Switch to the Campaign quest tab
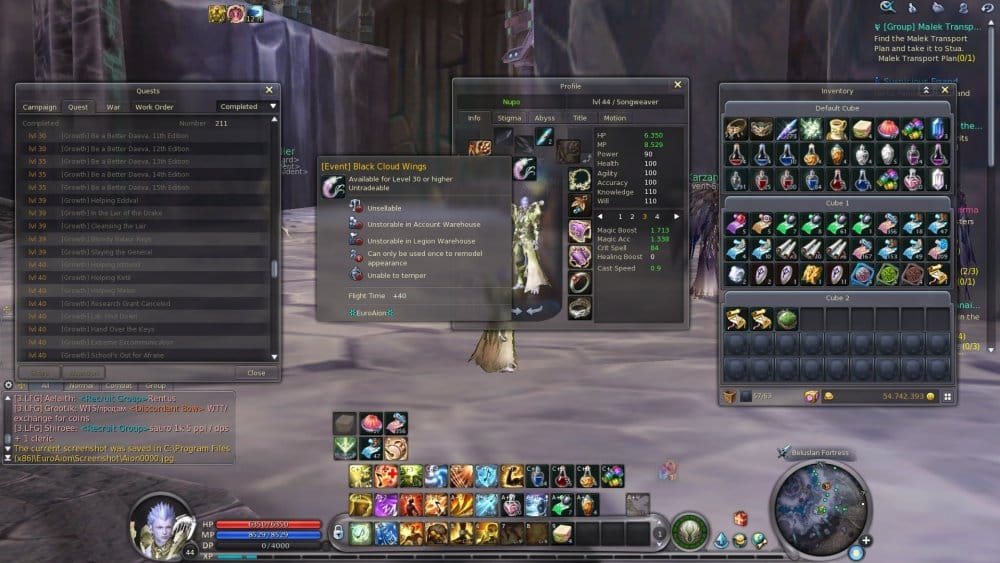This screenshot has height=563, width=1000. pyautogui.click(x=40, y=107)
